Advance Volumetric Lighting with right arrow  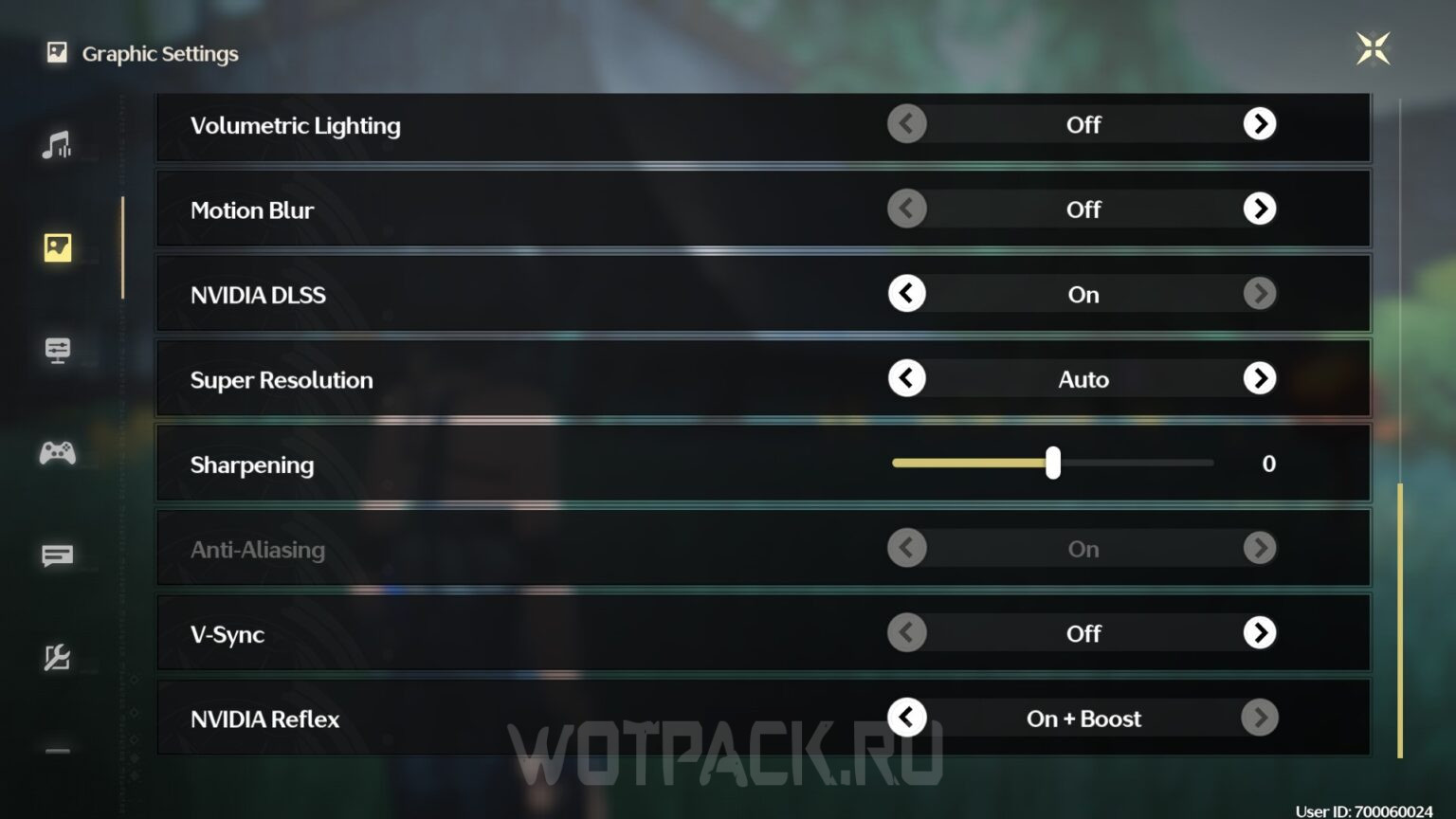click(x=1260, y=123)
